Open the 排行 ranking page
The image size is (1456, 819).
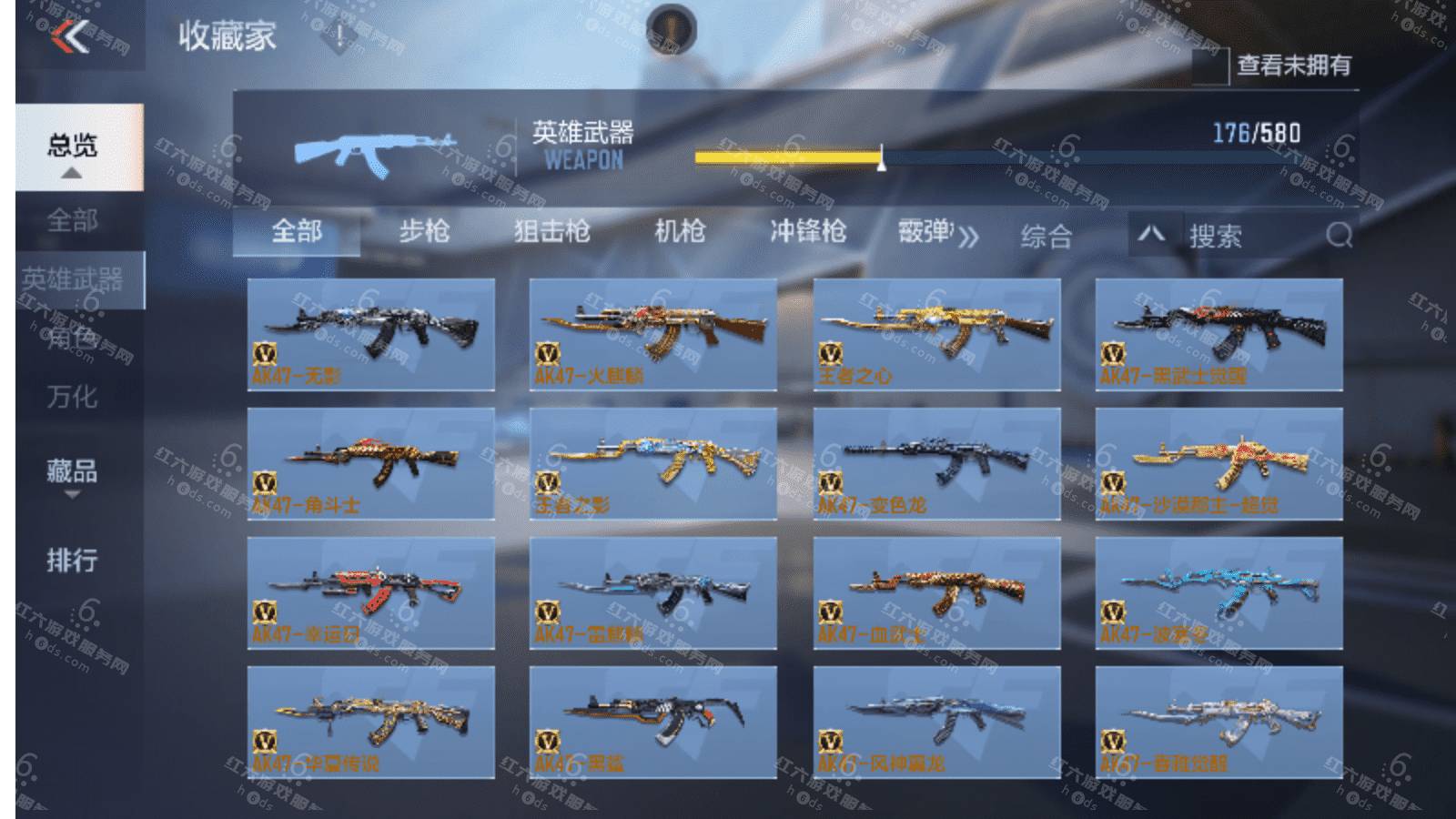pos(73,560)
